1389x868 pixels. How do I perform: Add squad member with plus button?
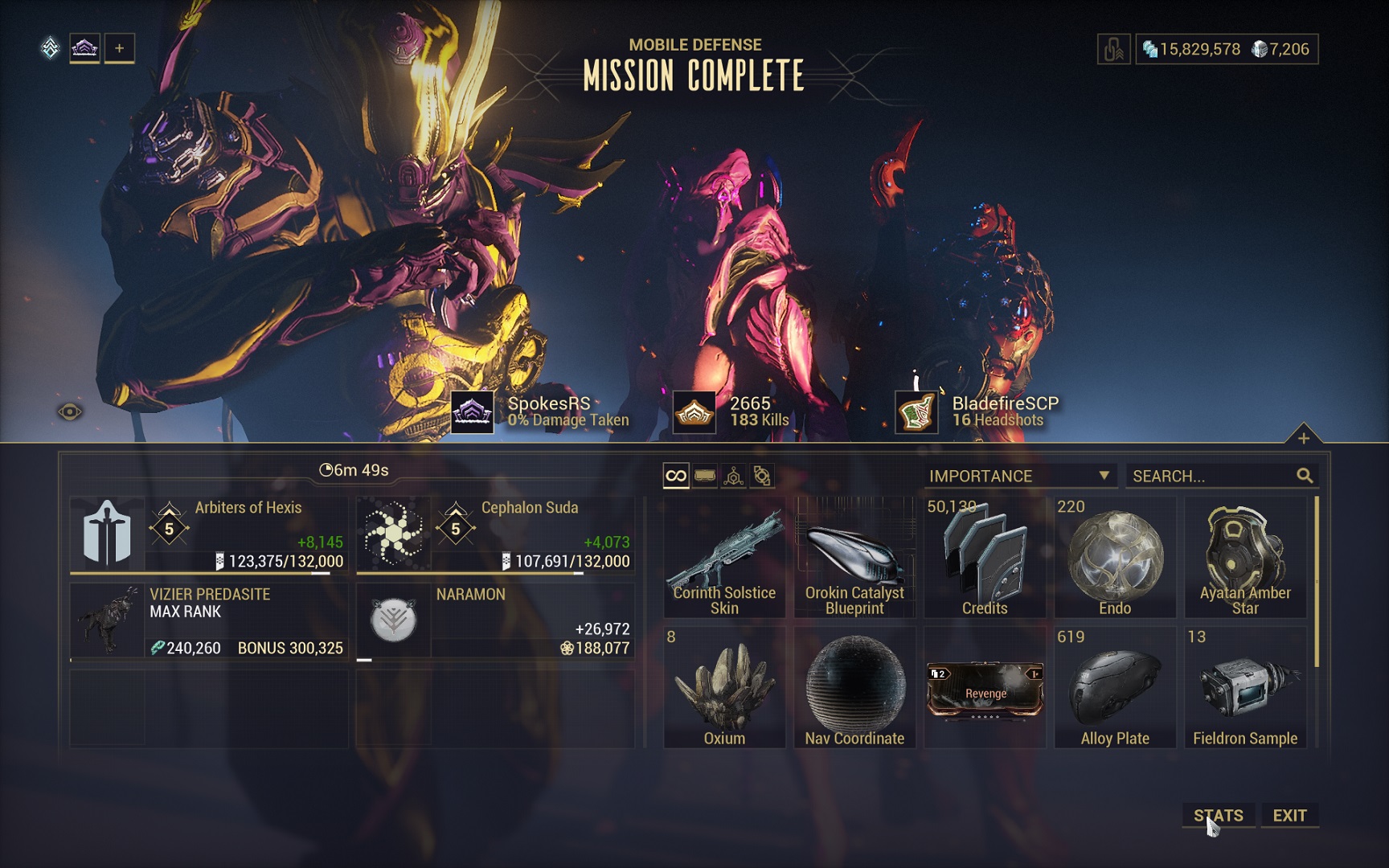tap(119, 48)
